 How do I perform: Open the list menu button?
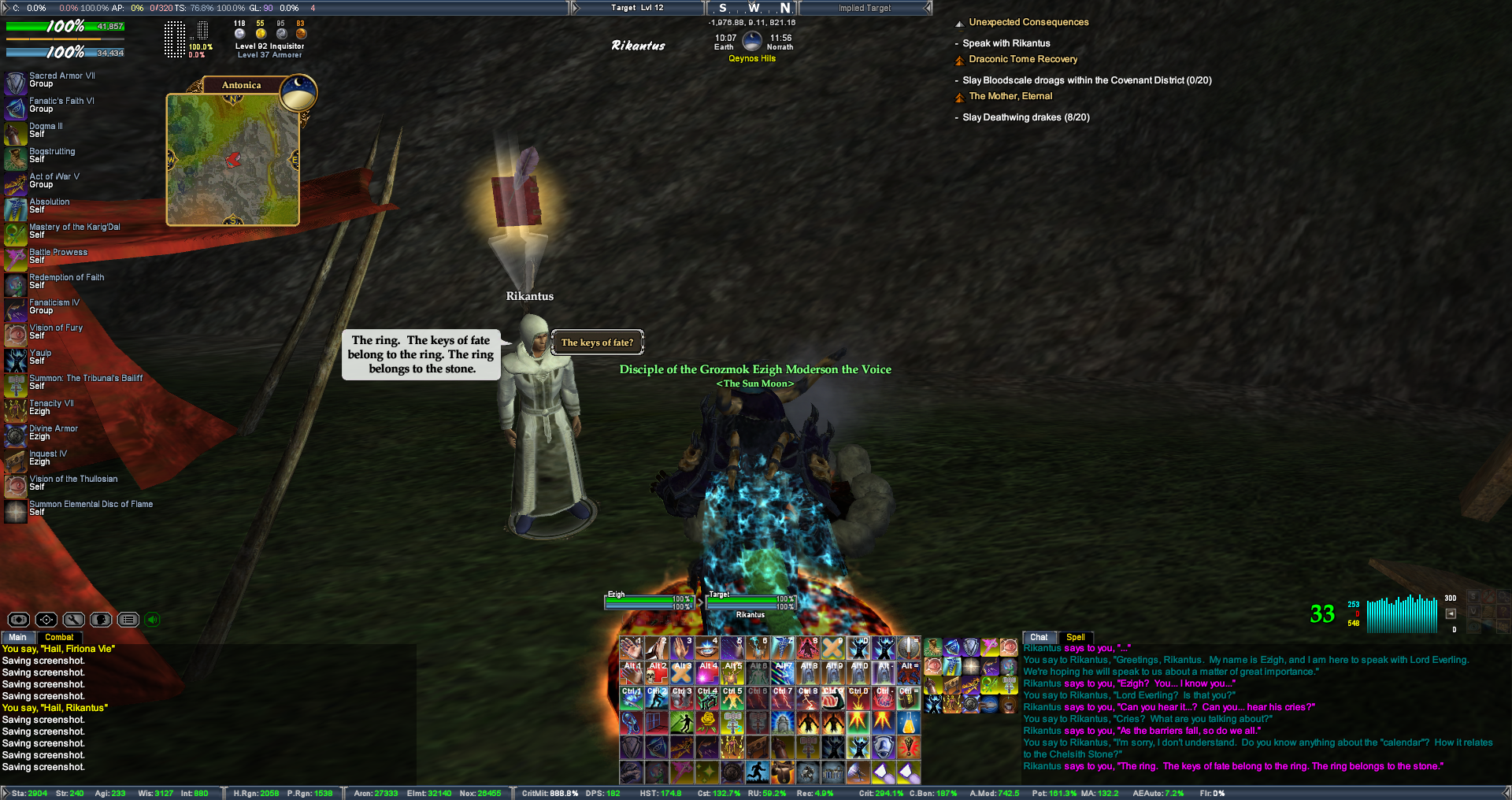(x=128, y=620)
